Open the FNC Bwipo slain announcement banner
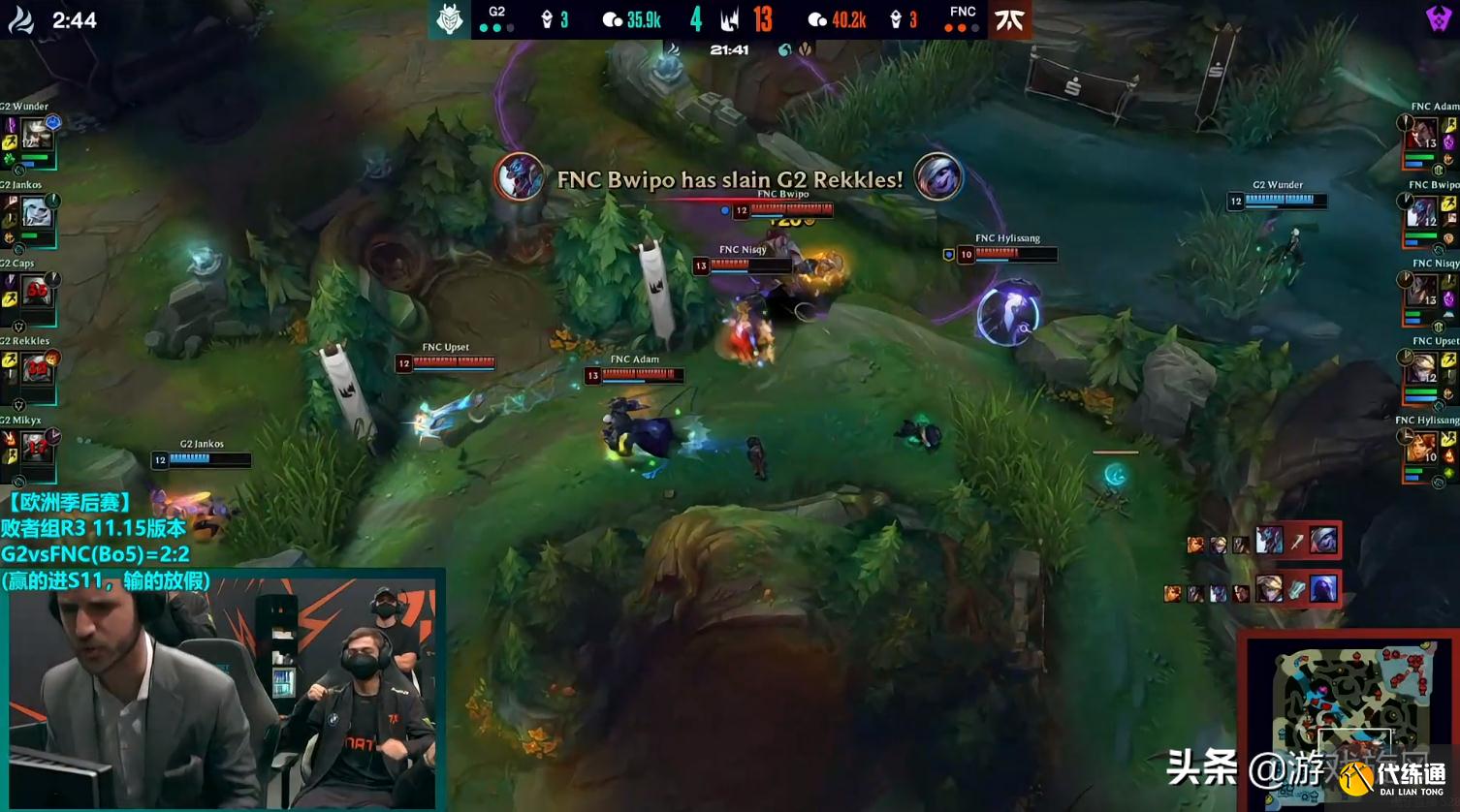 point(727,179)
